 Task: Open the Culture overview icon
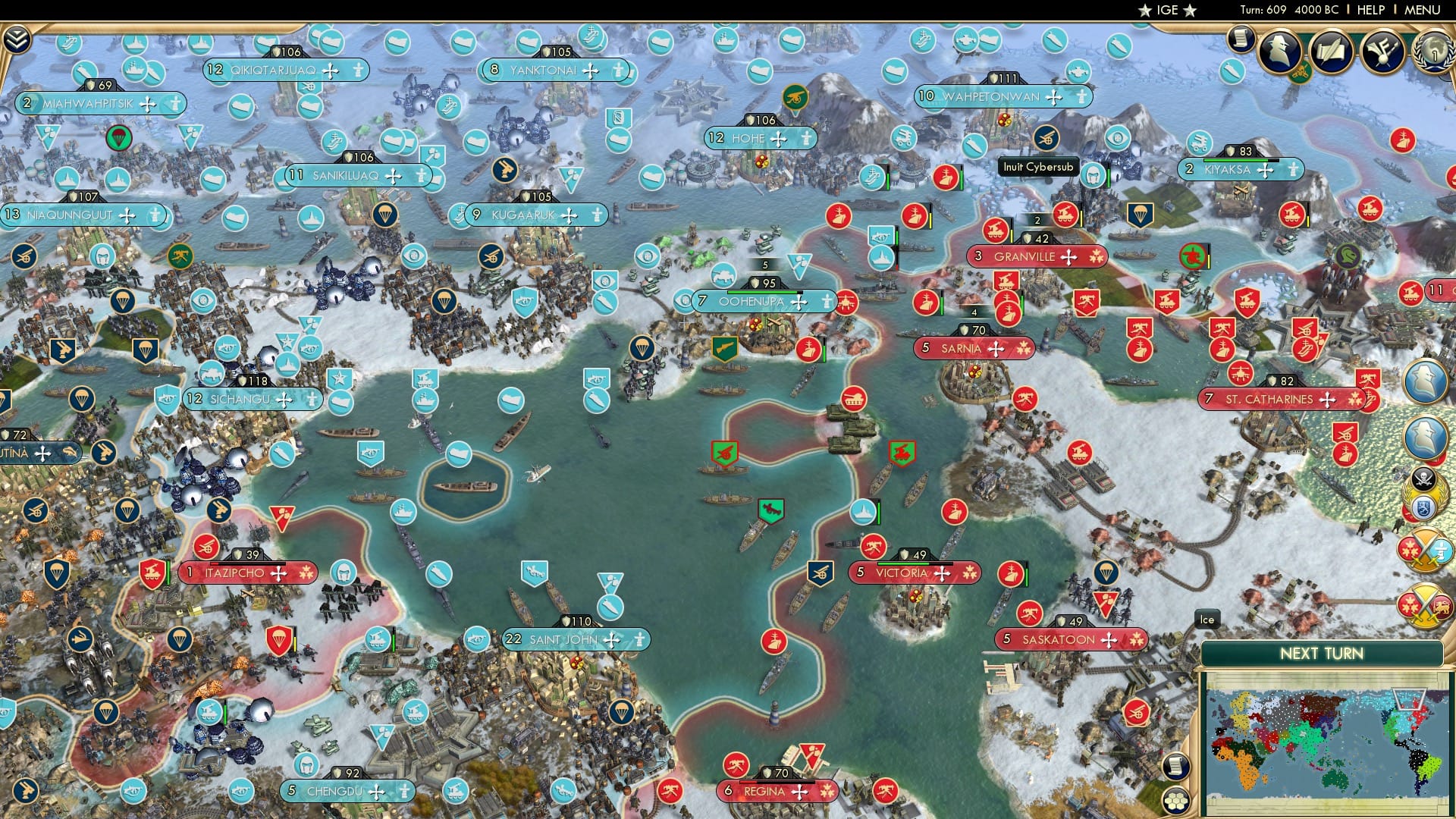(1382, 53)
